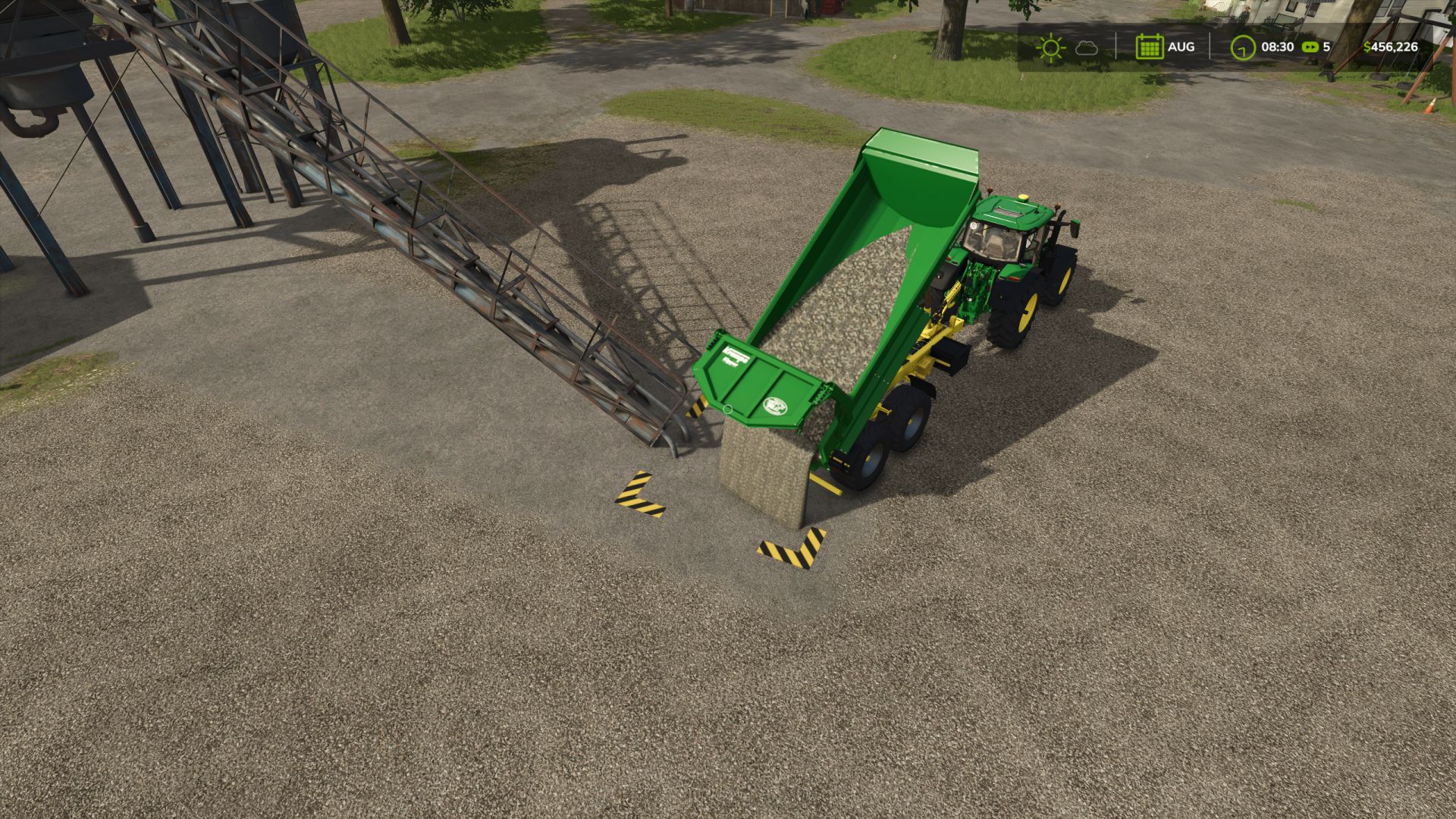1456x819 pixels.
Task: Click the 08:30 time readout
Action: [1277, 46]
